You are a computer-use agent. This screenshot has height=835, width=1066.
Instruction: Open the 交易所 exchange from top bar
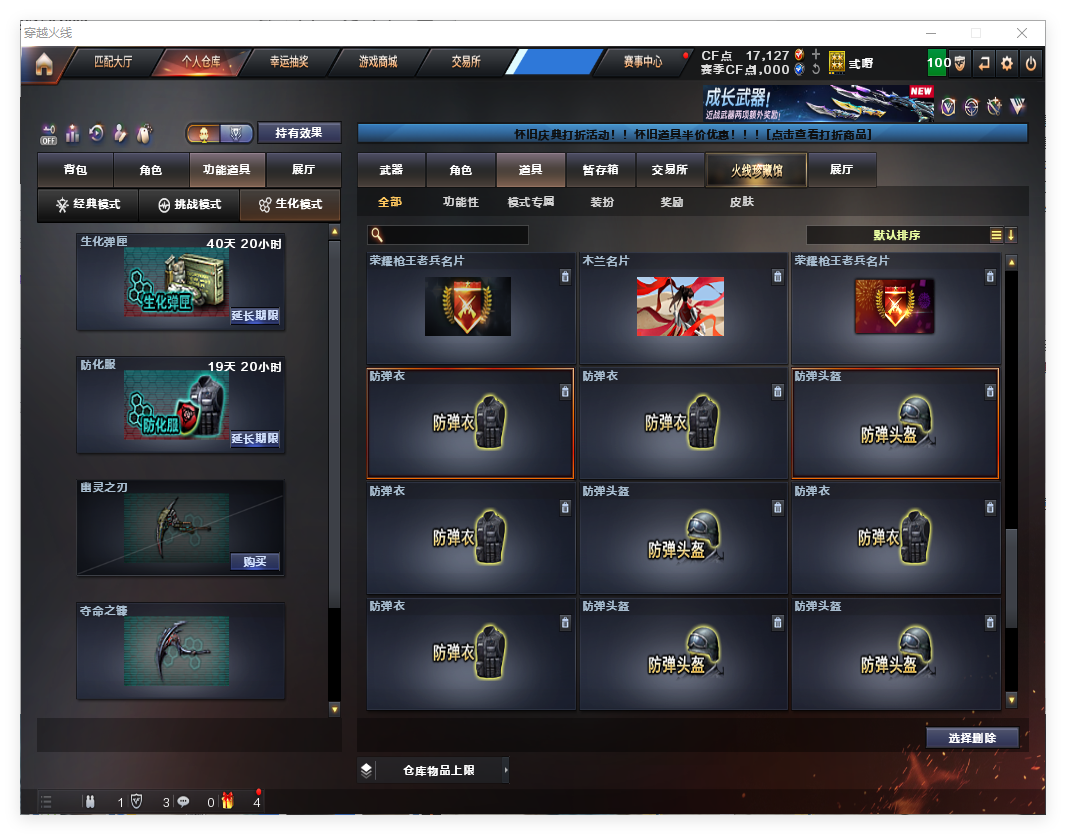[x=465, y=62]
